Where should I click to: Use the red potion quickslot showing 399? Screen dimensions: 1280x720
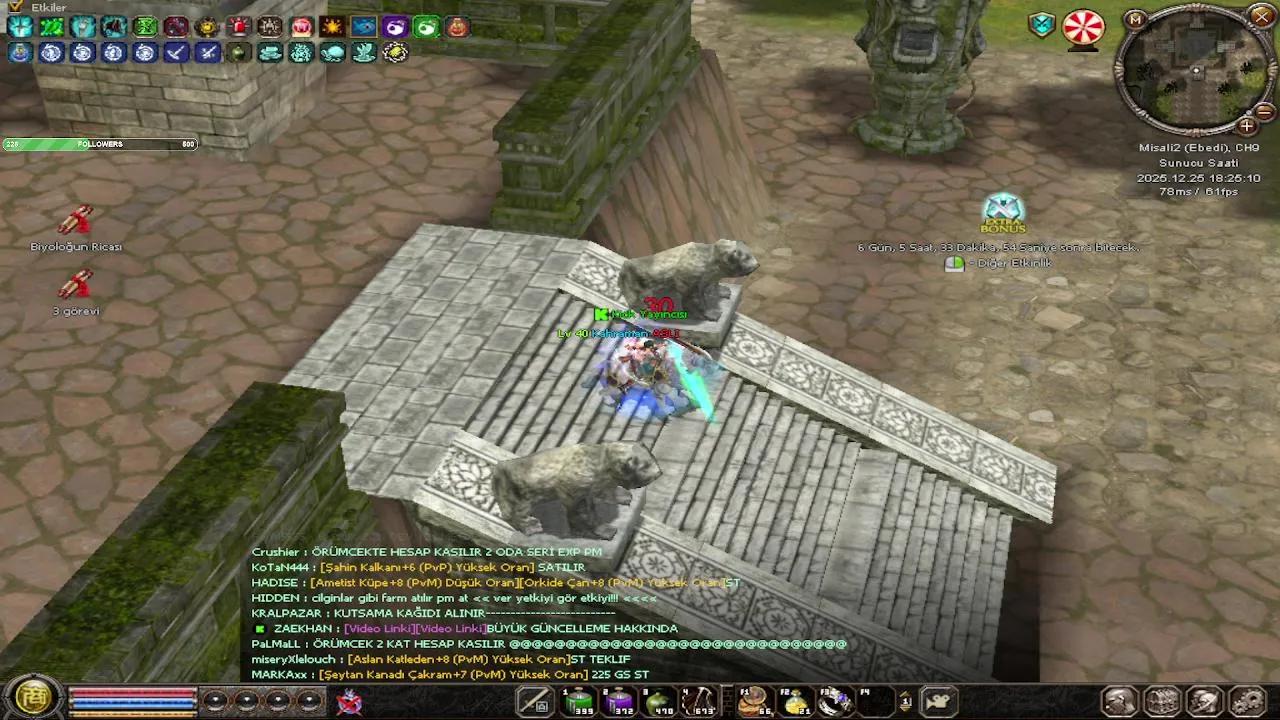click(x=580, y=702)
